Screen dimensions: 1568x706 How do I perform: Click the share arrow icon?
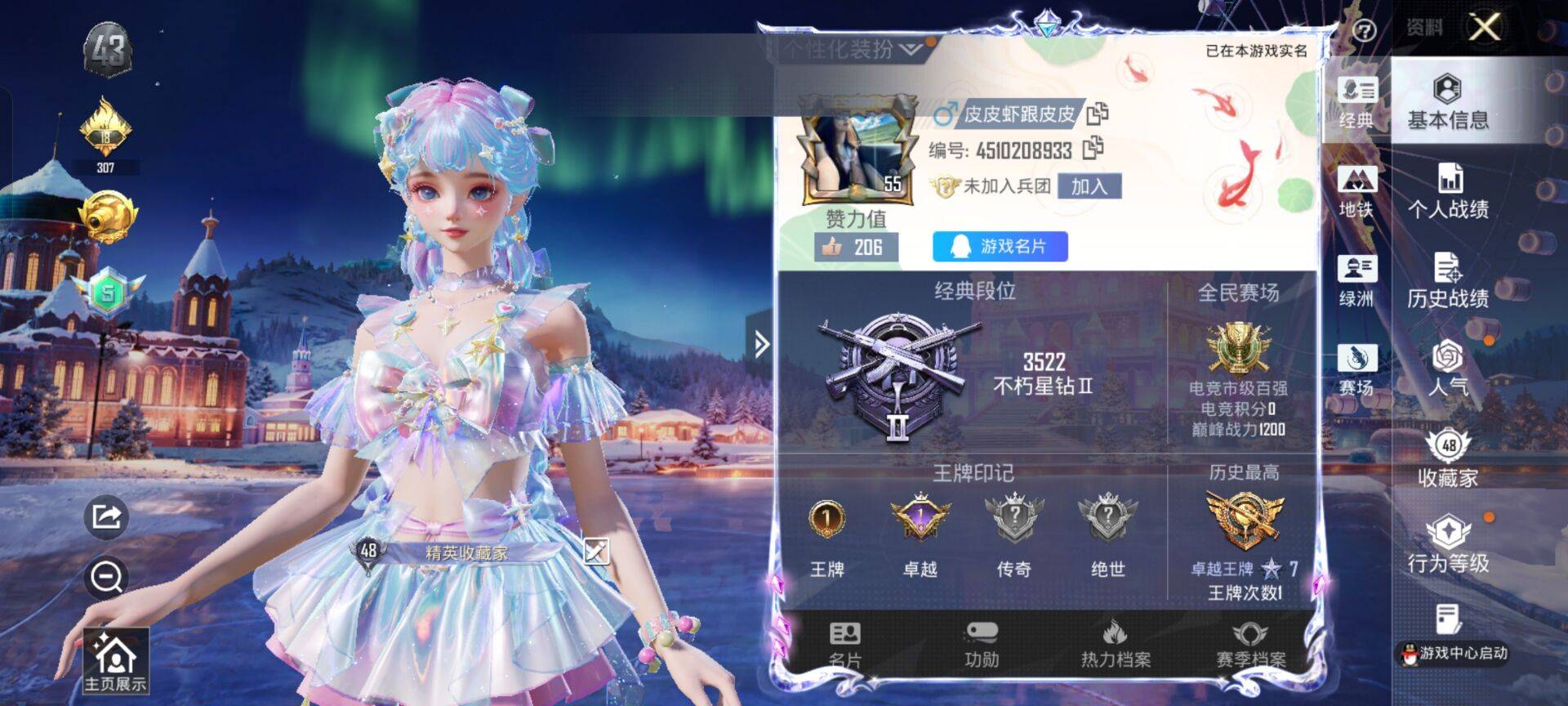106,516
